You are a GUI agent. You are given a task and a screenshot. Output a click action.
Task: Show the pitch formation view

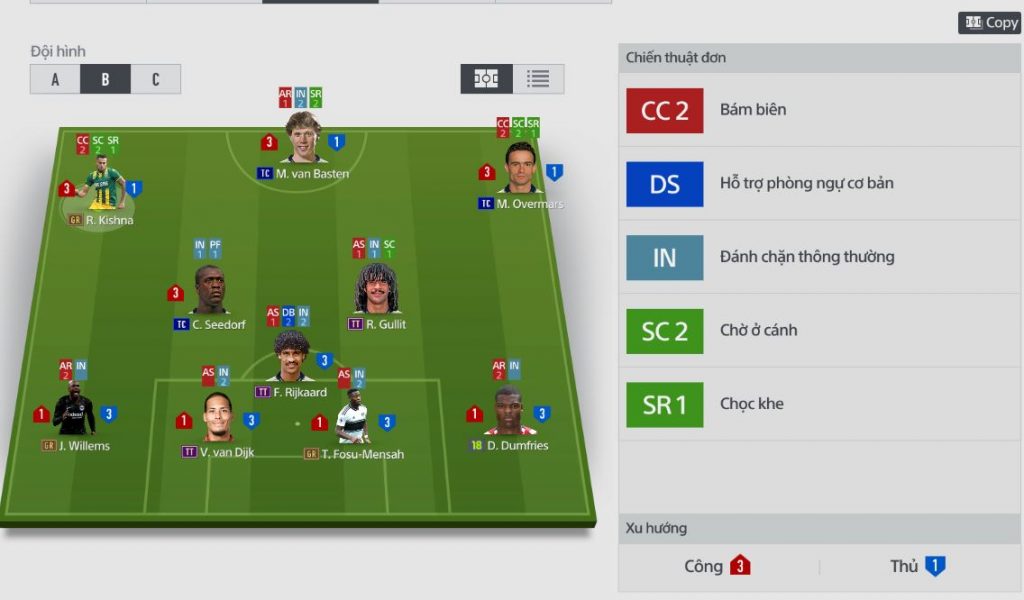(x=487, y=79)
